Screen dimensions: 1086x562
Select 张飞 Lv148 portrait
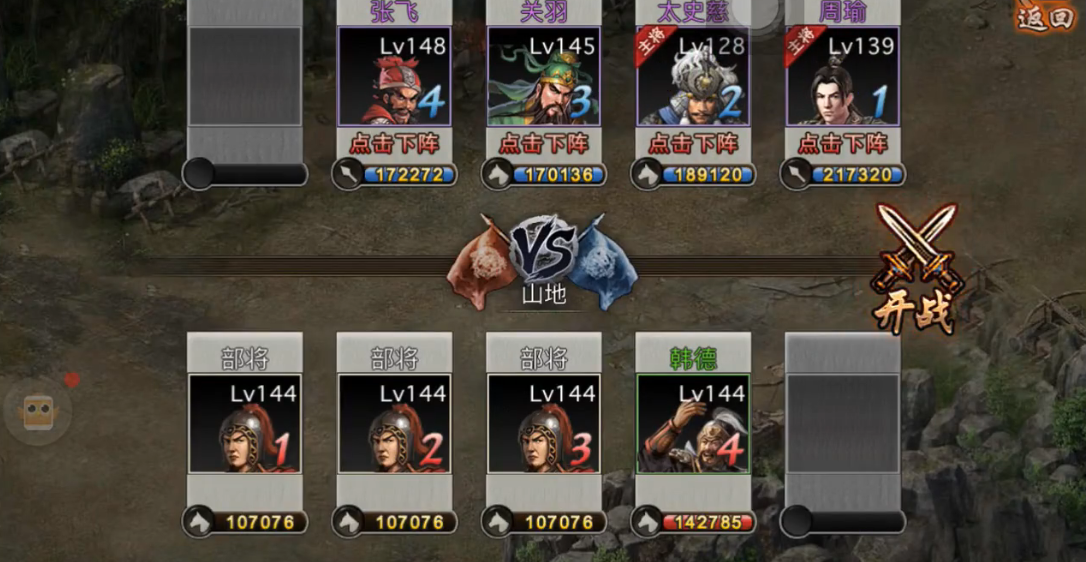(394, 77)
